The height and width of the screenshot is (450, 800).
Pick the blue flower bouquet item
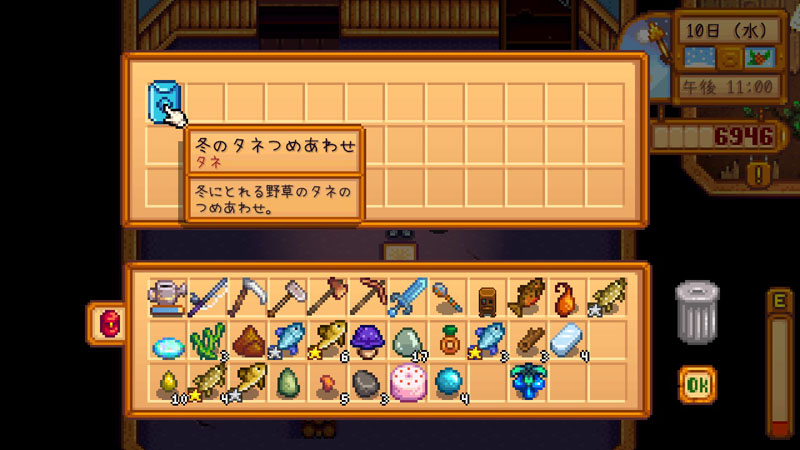pos(527,382)
